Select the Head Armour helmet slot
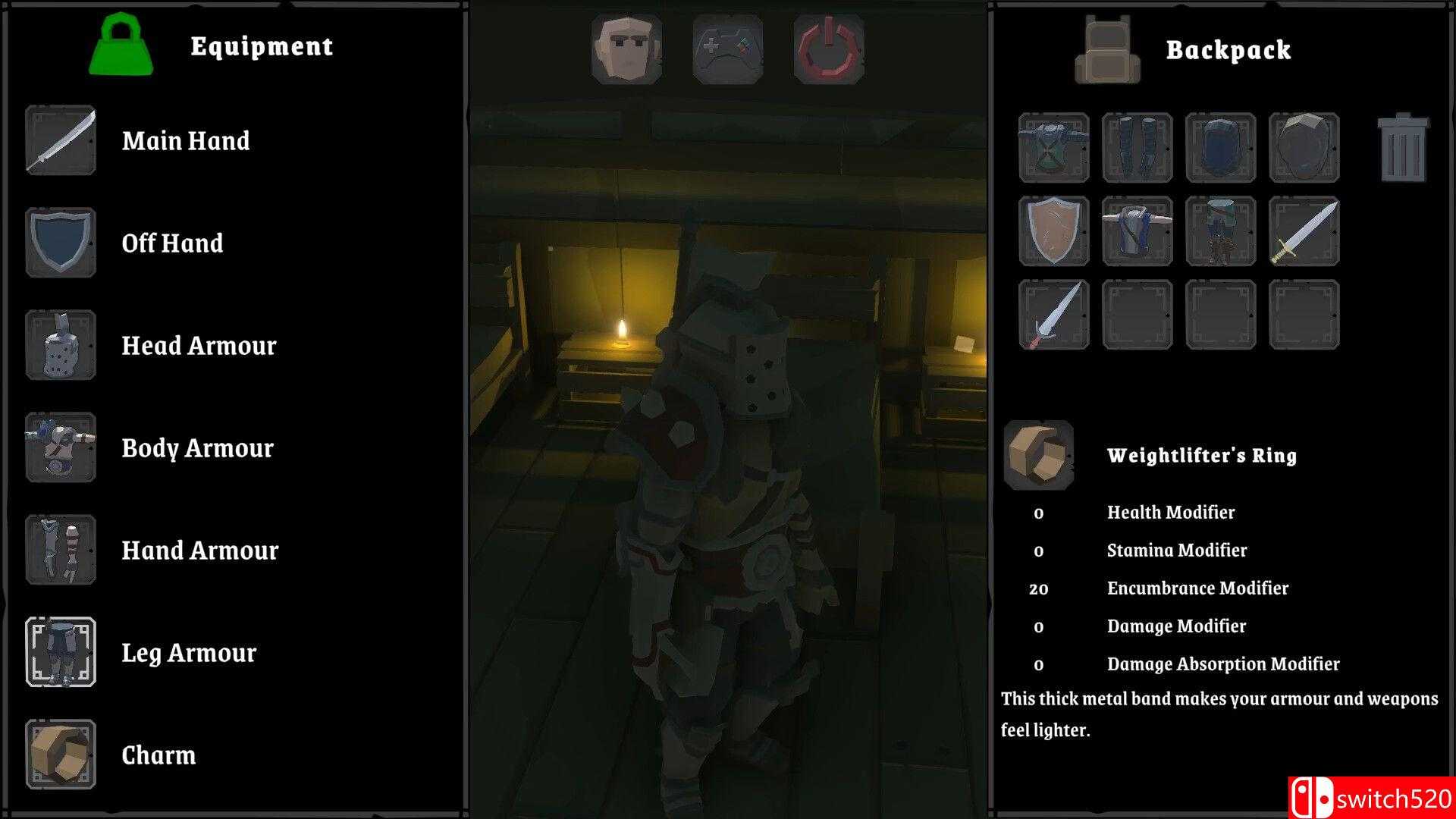The width and height of the screenshot is (1456, 819). [60, 346]
